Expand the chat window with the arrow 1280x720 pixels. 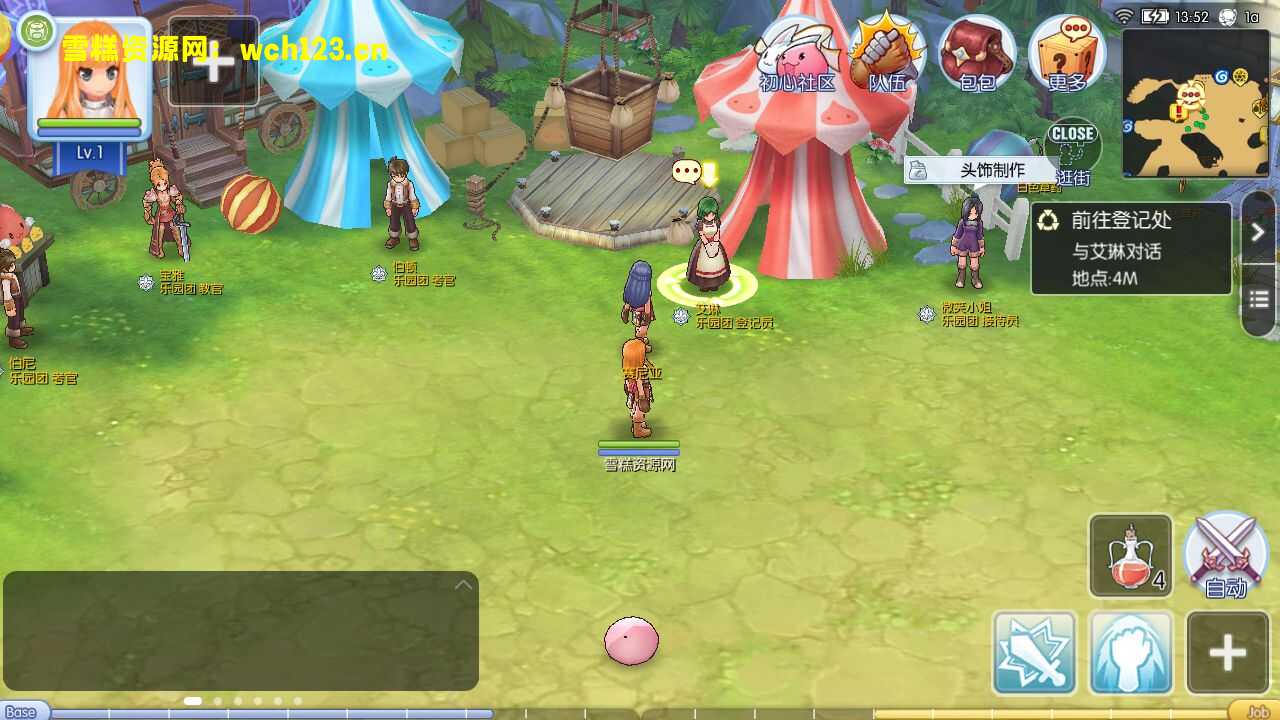[x=463, y=585]
